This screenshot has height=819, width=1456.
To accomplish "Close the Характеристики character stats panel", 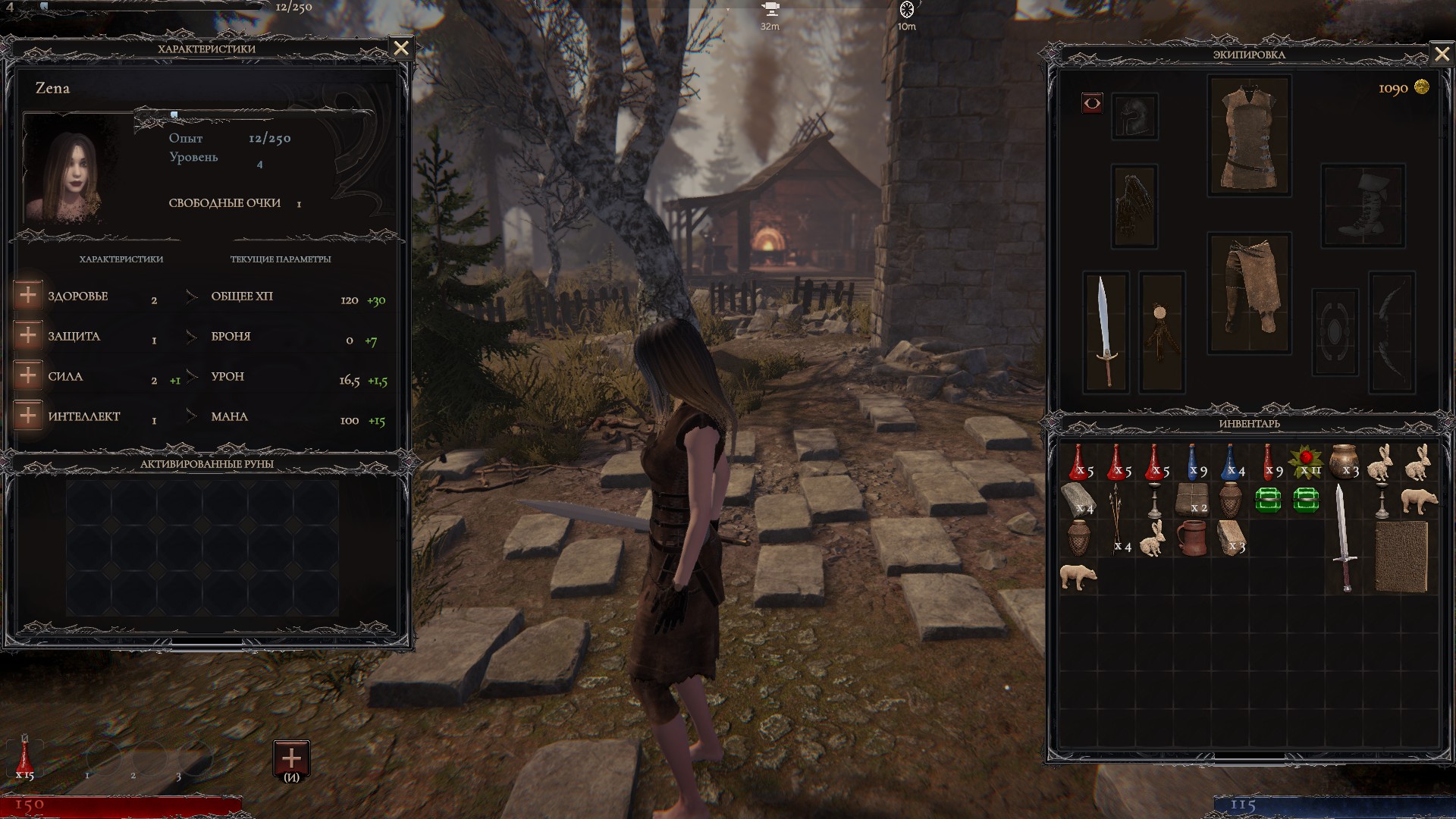I will pos(401,49).
